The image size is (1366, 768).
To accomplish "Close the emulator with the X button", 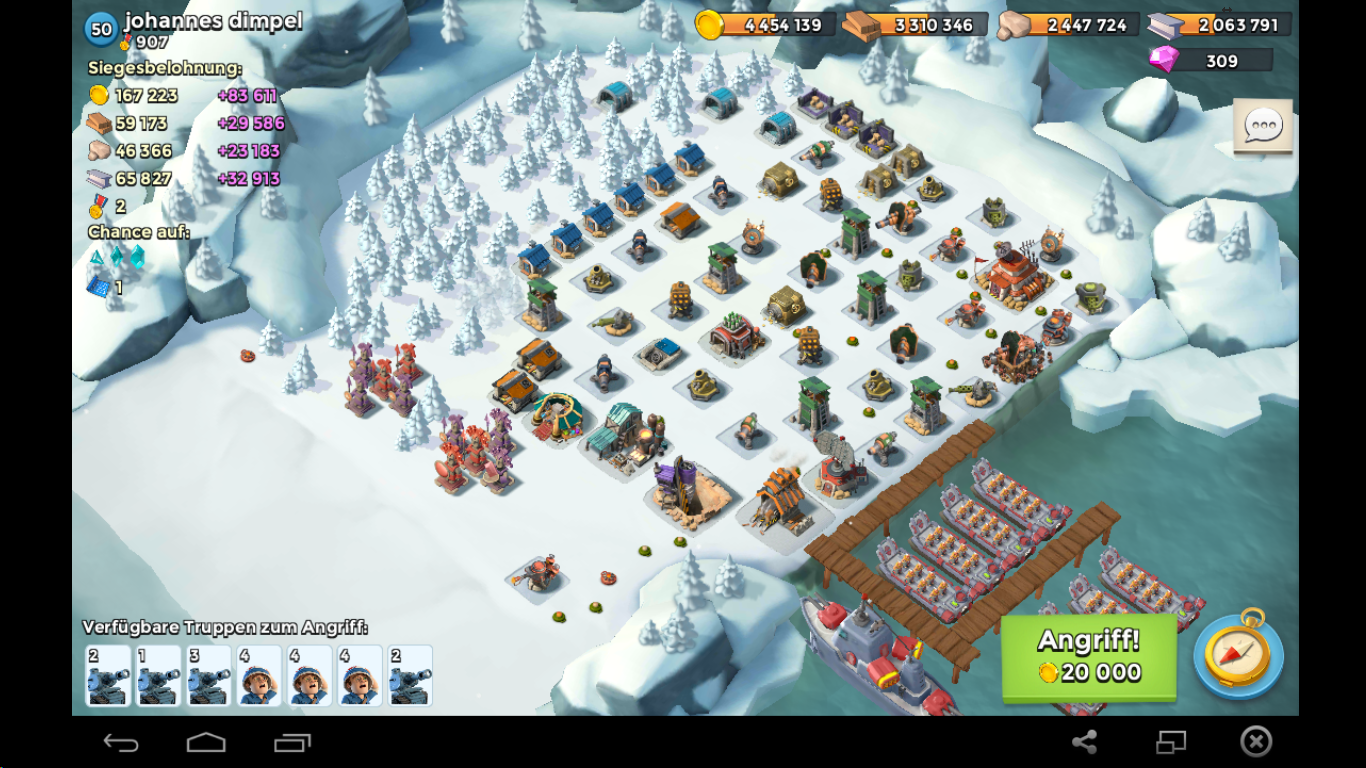I will tap(1256, 741).
